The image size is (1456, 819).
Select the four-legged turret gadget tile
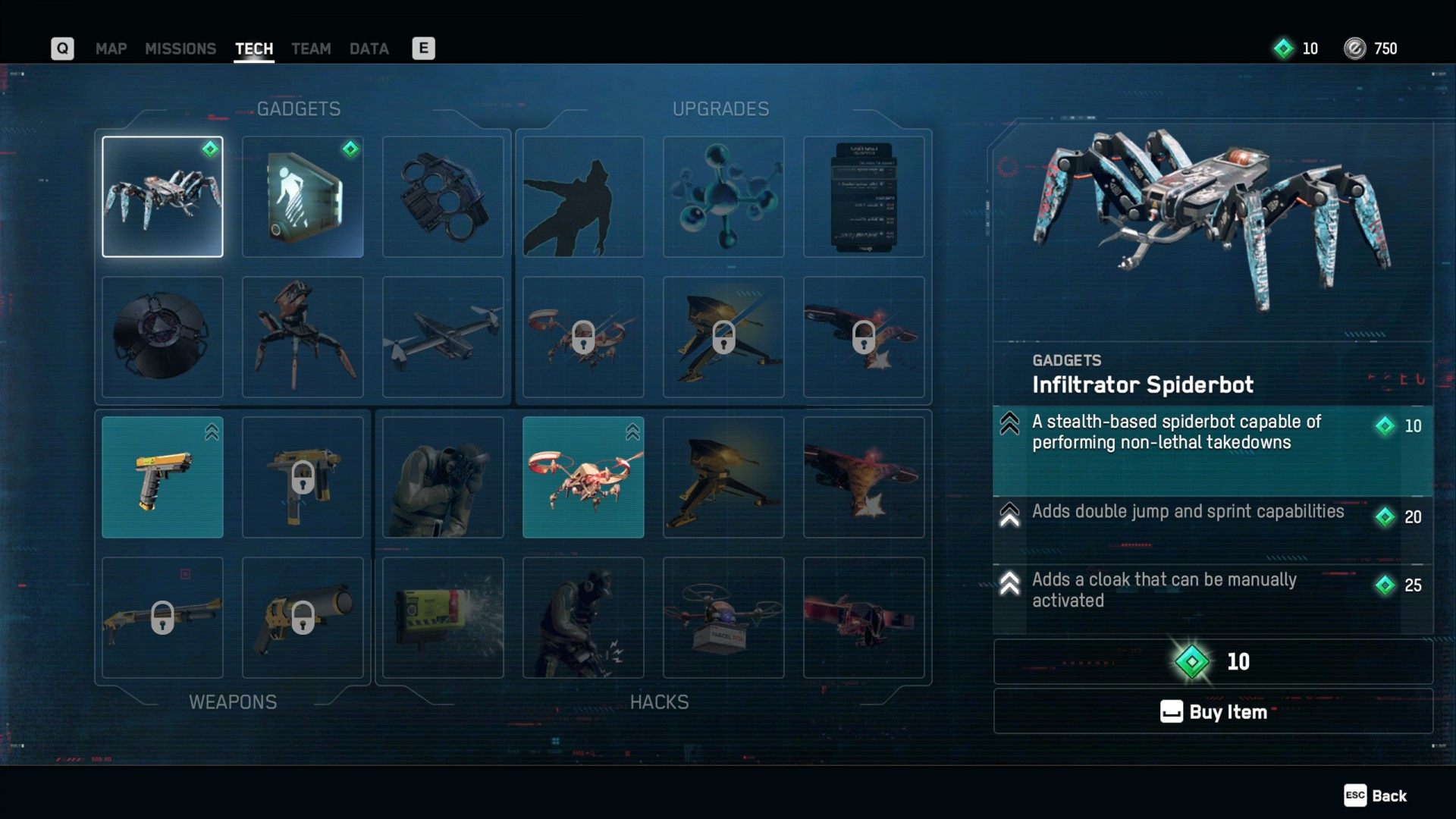[x=303, y=337]
